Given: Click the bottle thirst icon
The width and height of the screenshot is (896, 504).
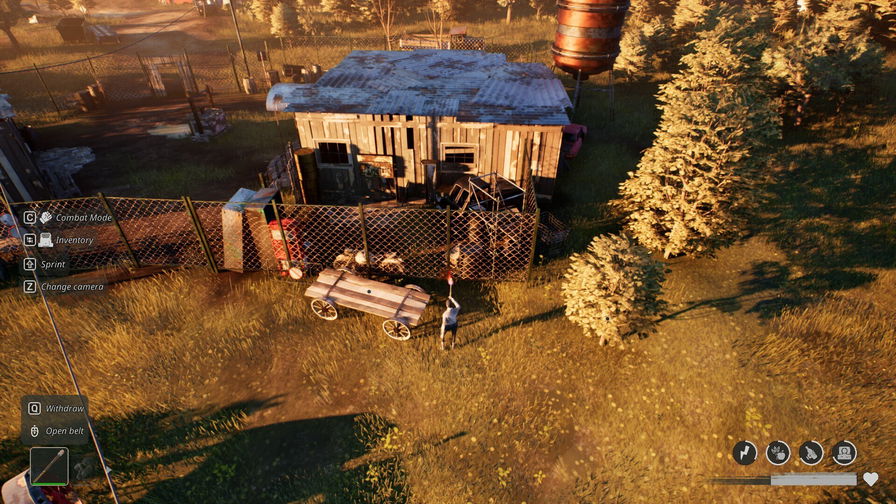Looking at the screenshot, I should tap(811, 453).
